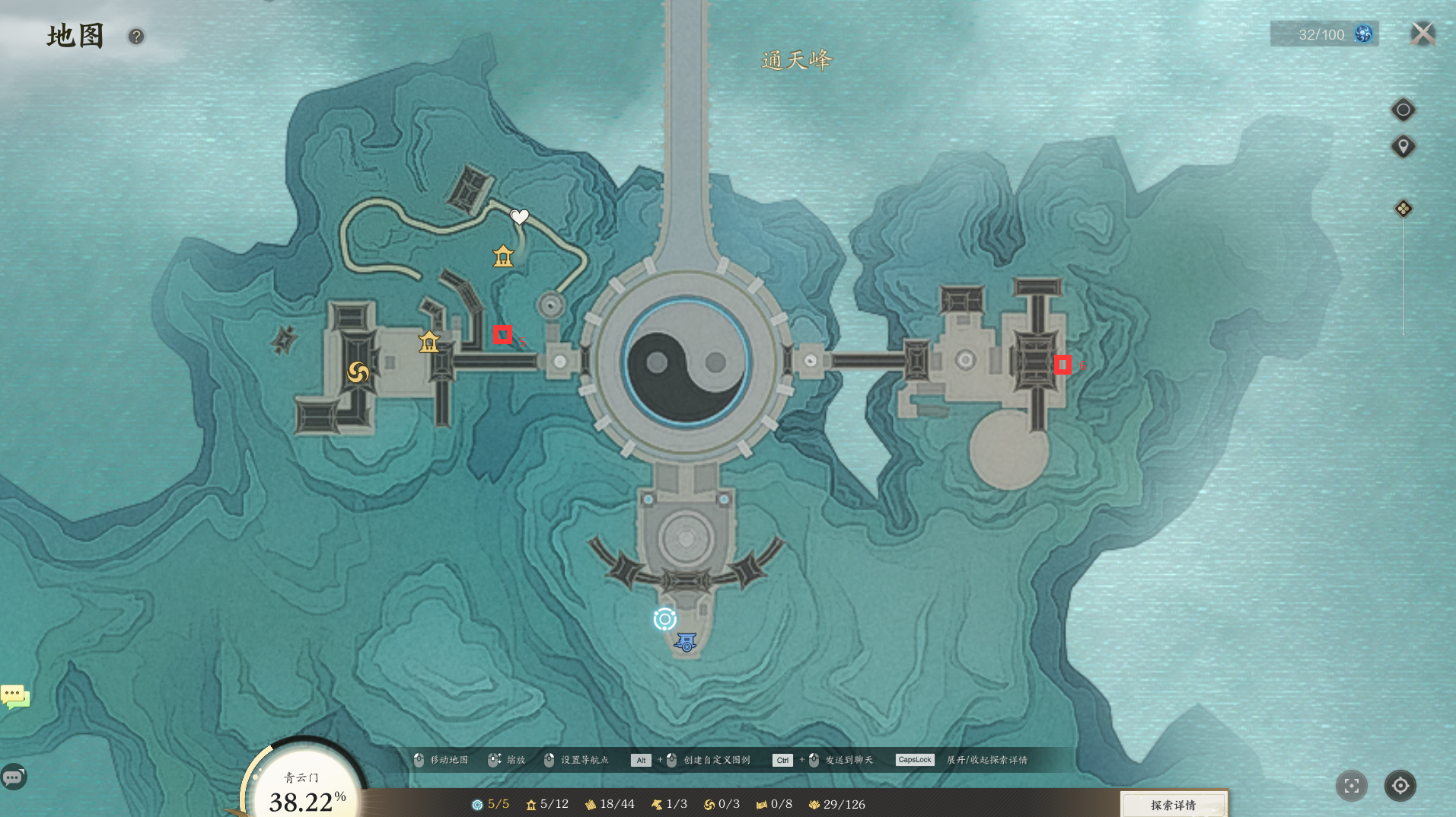Click the glowing blue ring teleport marker

664,619
